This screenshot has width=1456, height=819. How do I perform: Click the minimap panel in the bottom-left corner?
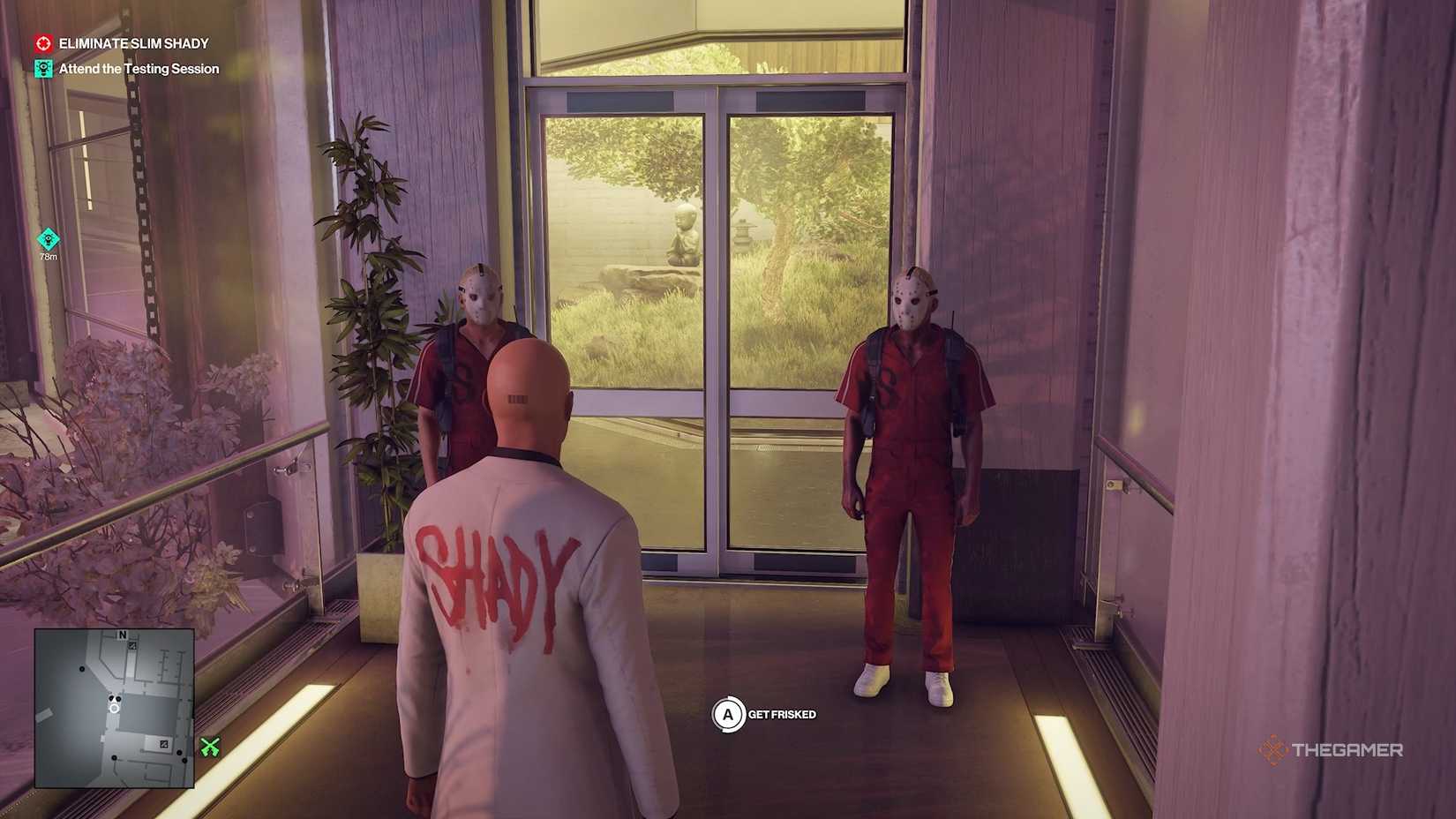[115, 708]
